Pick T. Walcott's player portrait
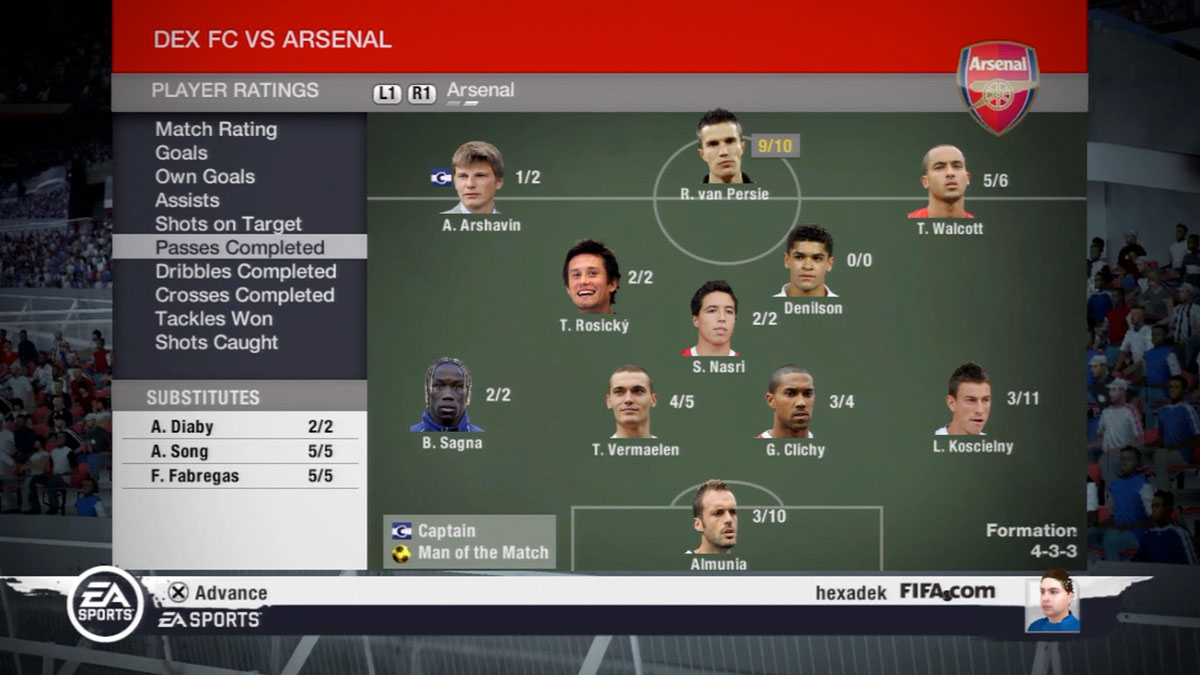Image resolution: width=1200 pixels, height=675 pixels. (x=945, y=181)
